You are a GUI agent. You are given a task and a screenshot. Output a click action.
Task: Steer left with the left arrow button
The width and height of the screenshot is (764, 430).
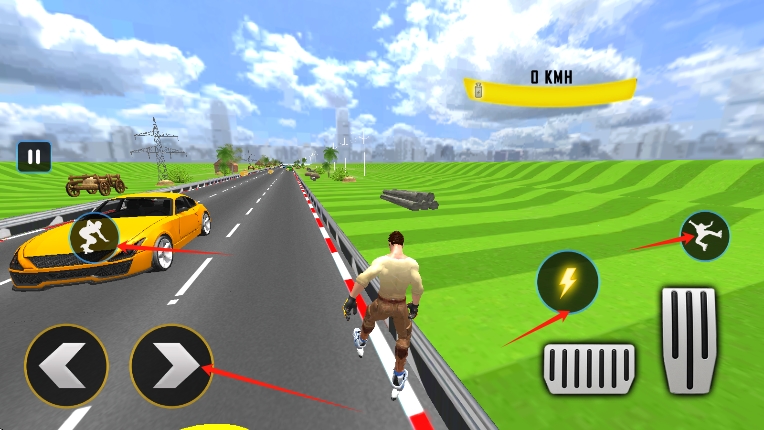pyautogui.click(x=66, y=366)
